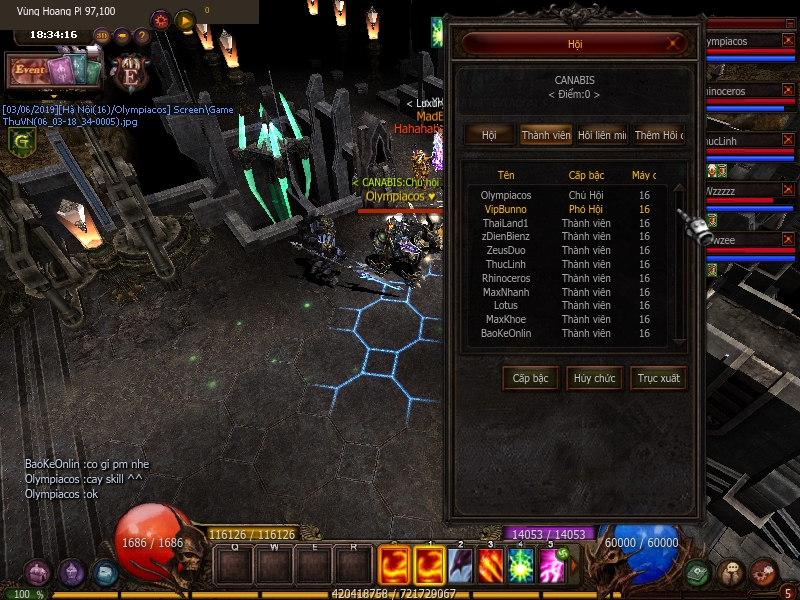Image resolution: width=800 pixels, height=600 pixels.
Task: Switch to the Hội tab
Action: coord(489,135)
